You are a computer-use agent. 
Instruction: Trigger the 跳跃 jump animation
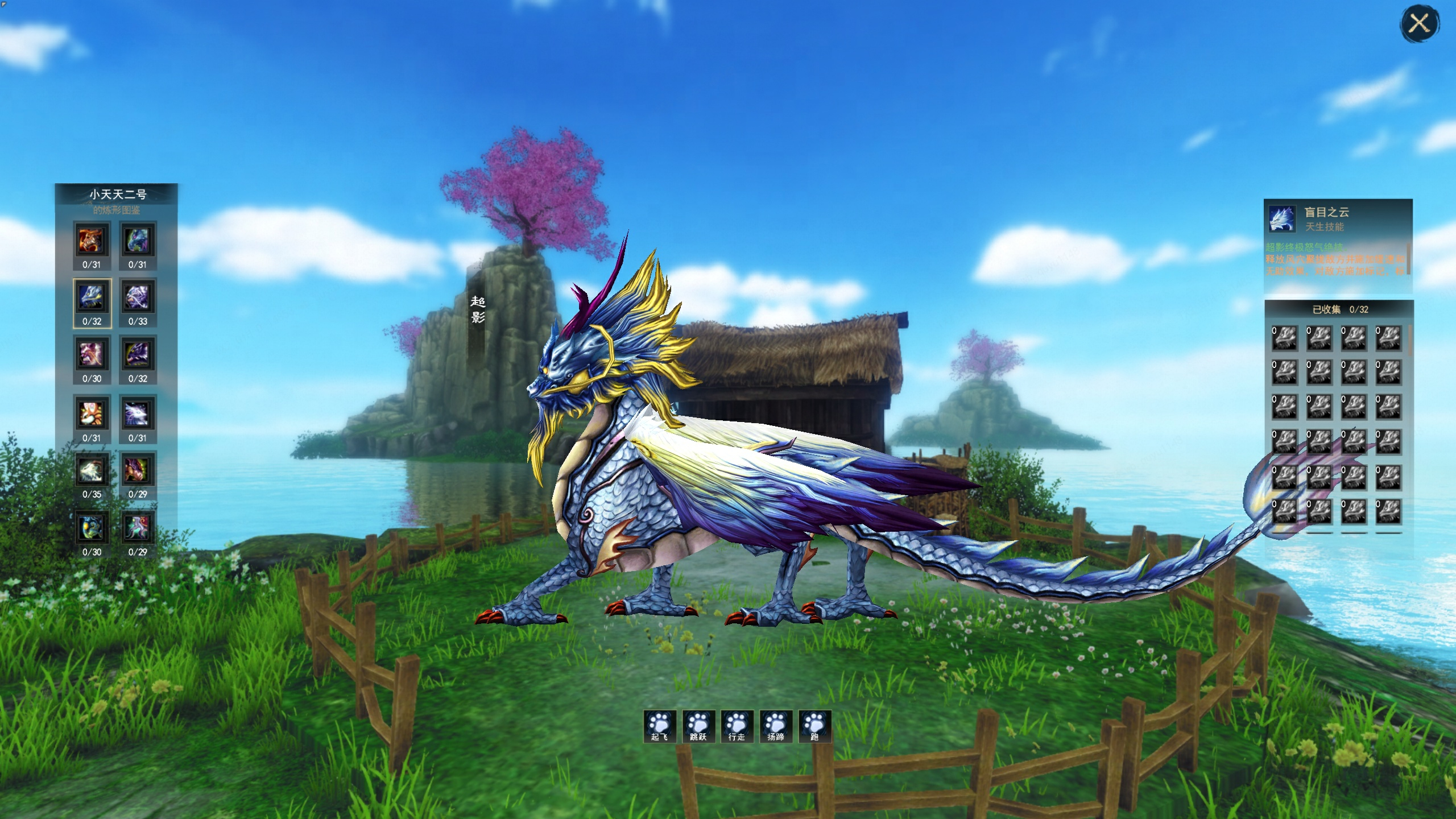pyautogui.click(x=698, y=726)
